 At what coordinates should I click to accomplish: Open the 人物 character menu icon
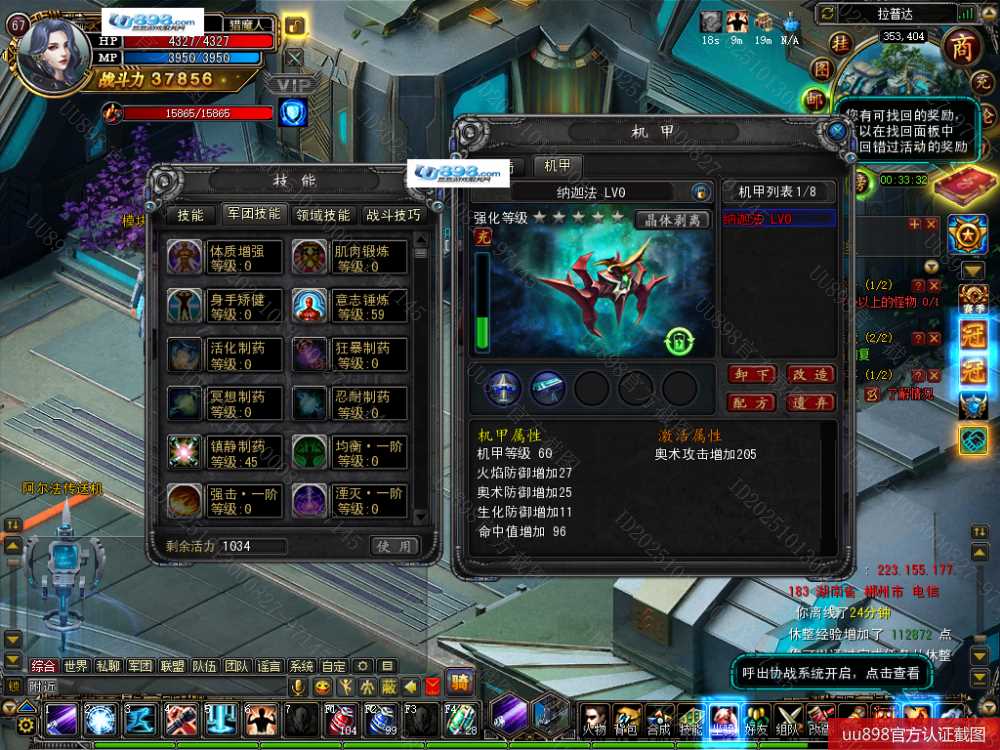point(594,719)
